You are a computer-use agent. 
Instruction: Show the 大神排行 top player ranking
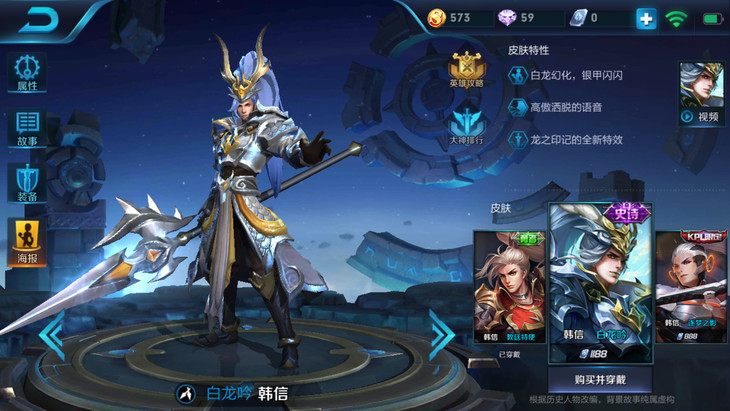466,127
